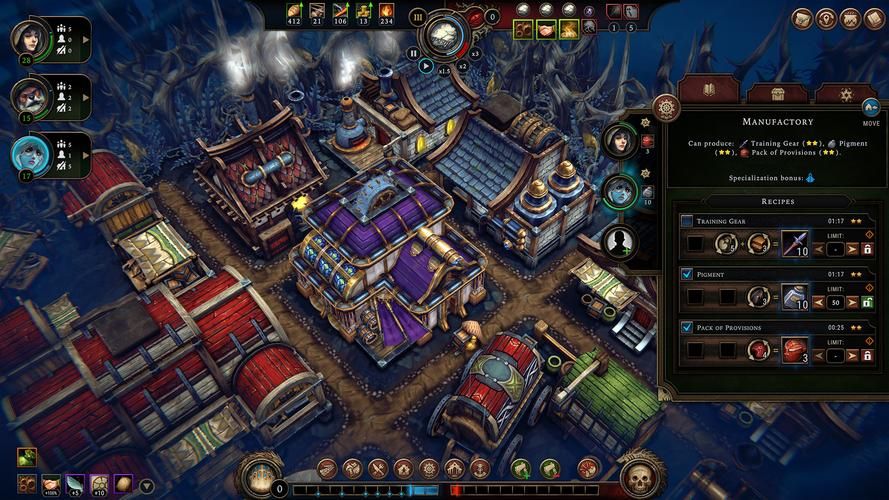Open the crossed-tools build category

(379, 468)
